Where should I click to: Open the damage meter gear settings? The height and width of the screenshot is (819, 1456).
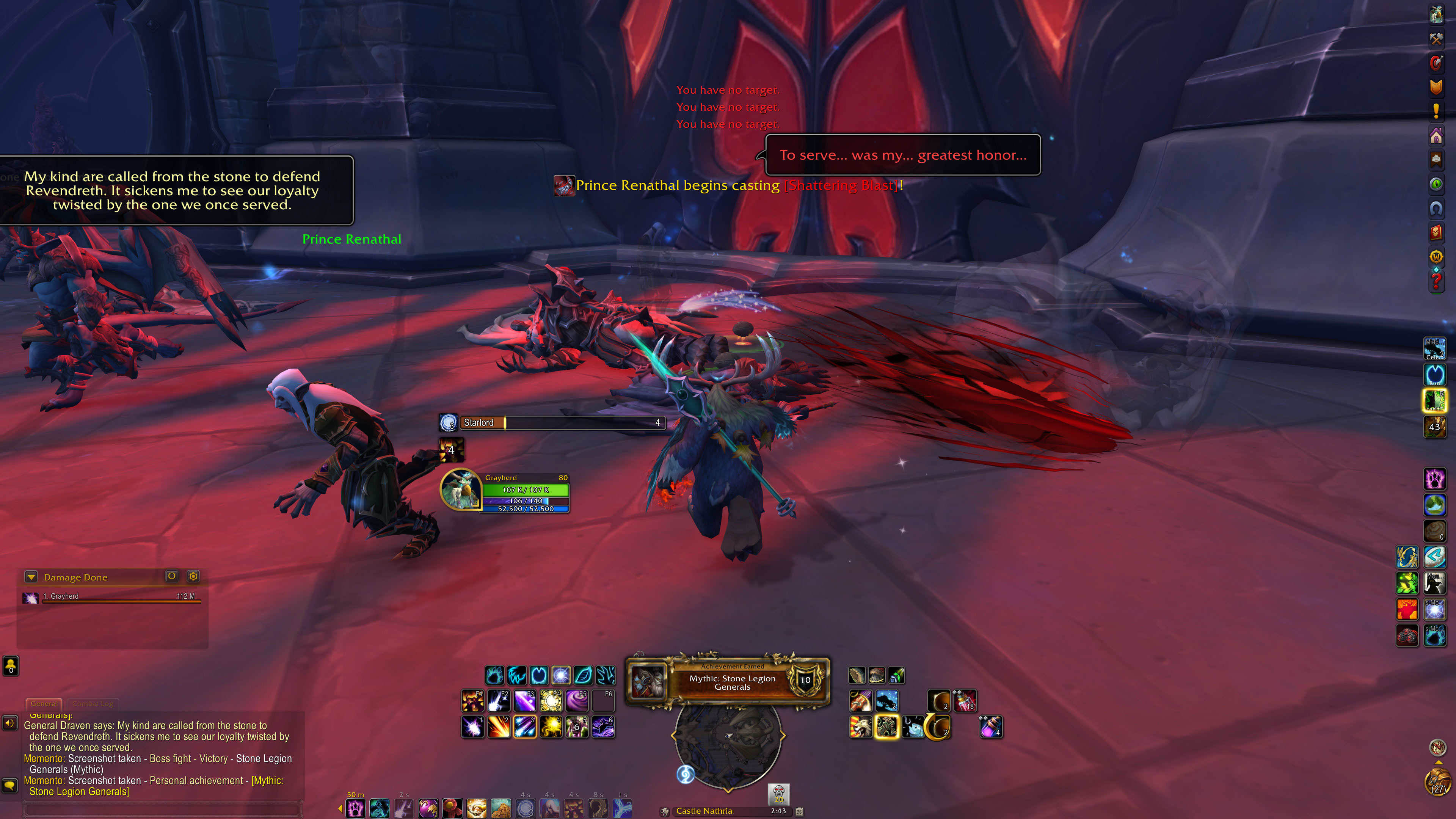(193, 576)
